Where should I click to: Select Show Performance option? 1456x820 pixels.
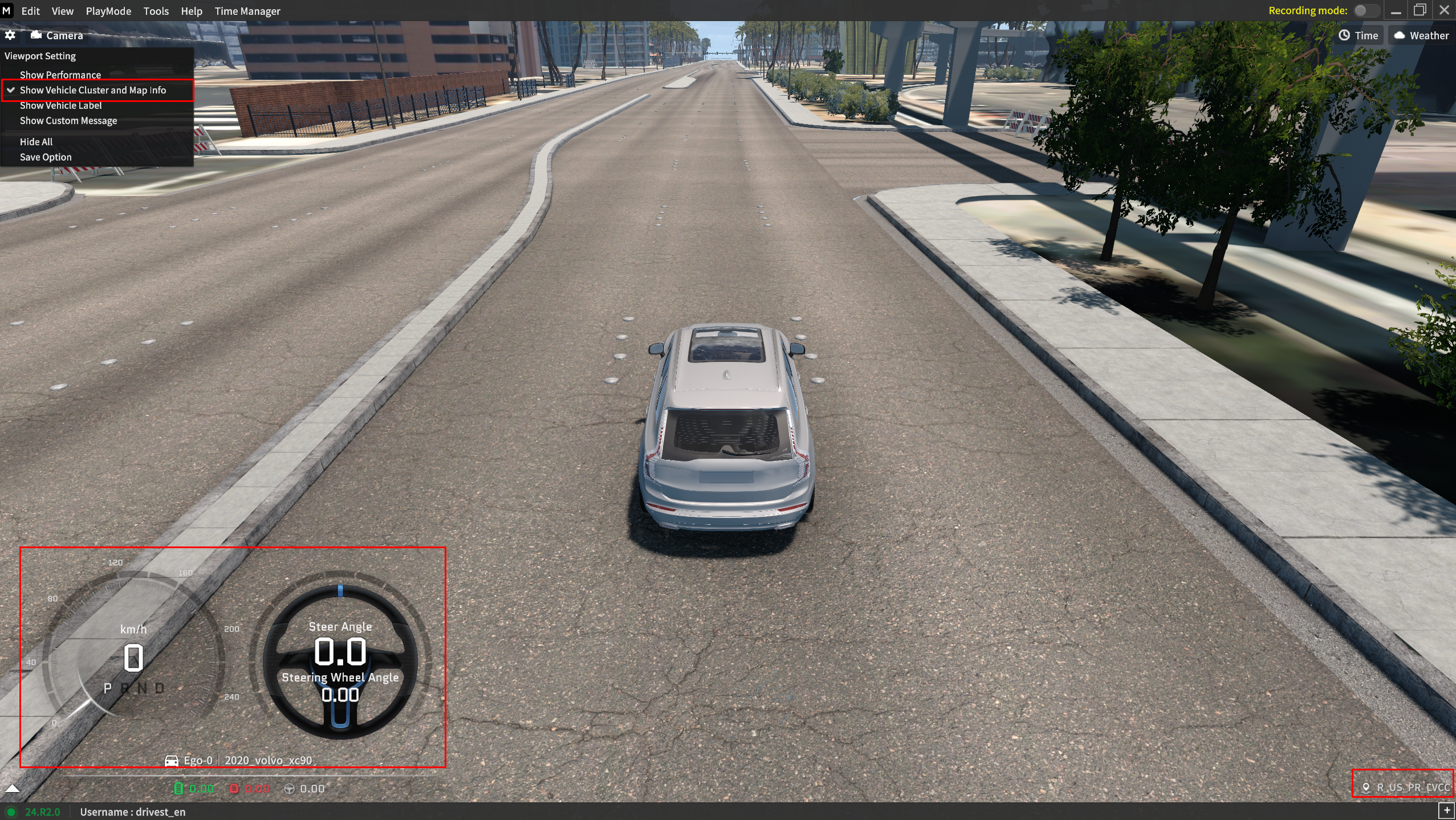[60, 75]
